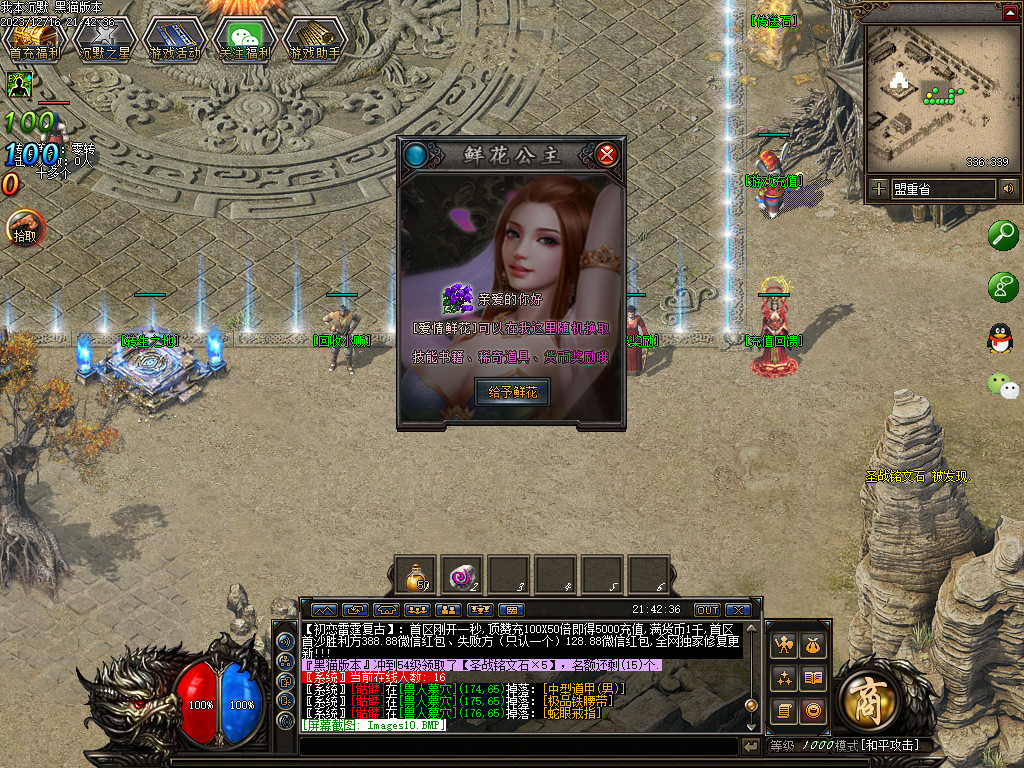
Task: Open the green magnifying glass search icon
Action: point(1002,235)
